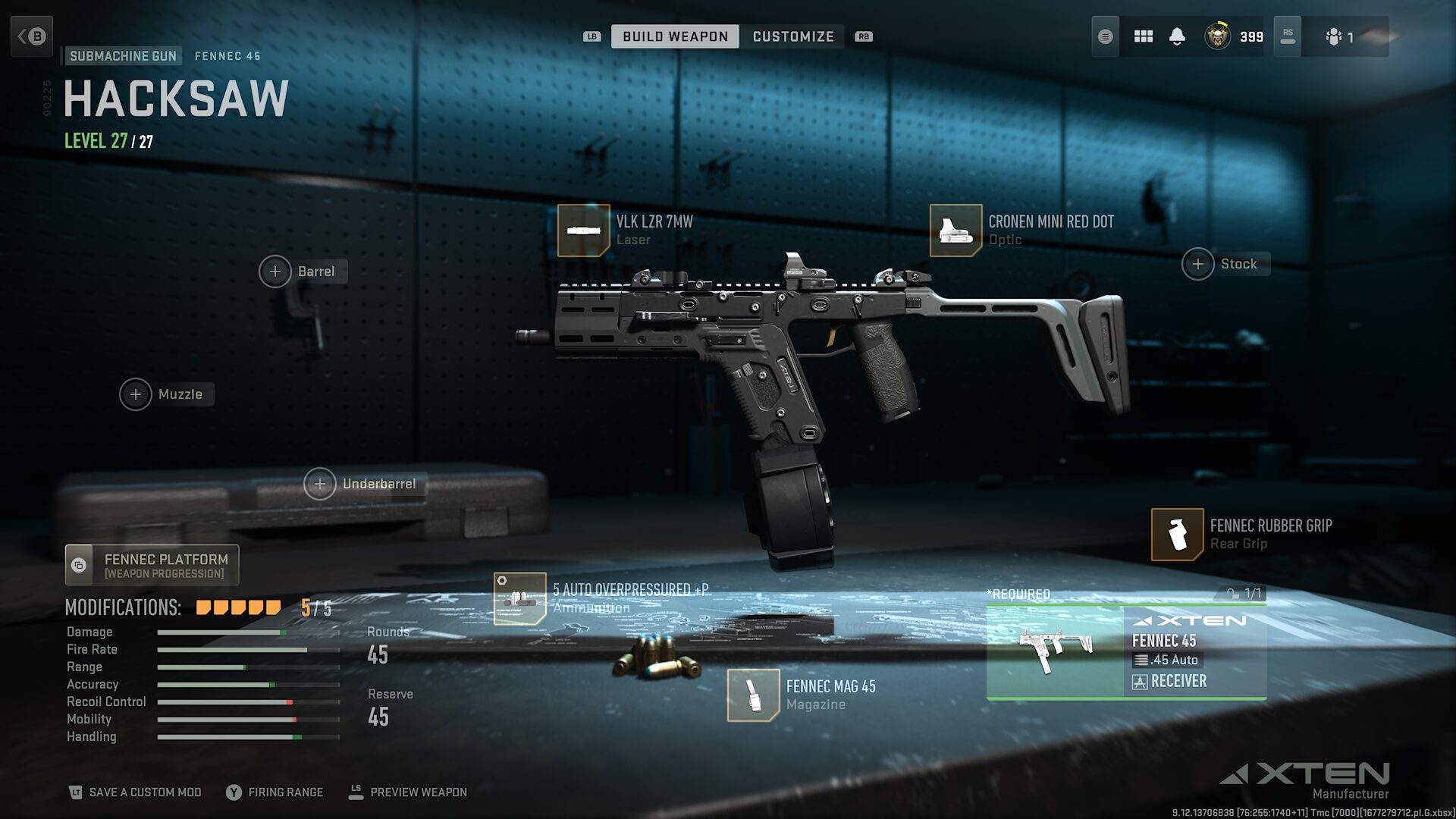This screenshot has height=819, width=1456.
Task: Add a Barrel attachment
Action: coord(275,271)
